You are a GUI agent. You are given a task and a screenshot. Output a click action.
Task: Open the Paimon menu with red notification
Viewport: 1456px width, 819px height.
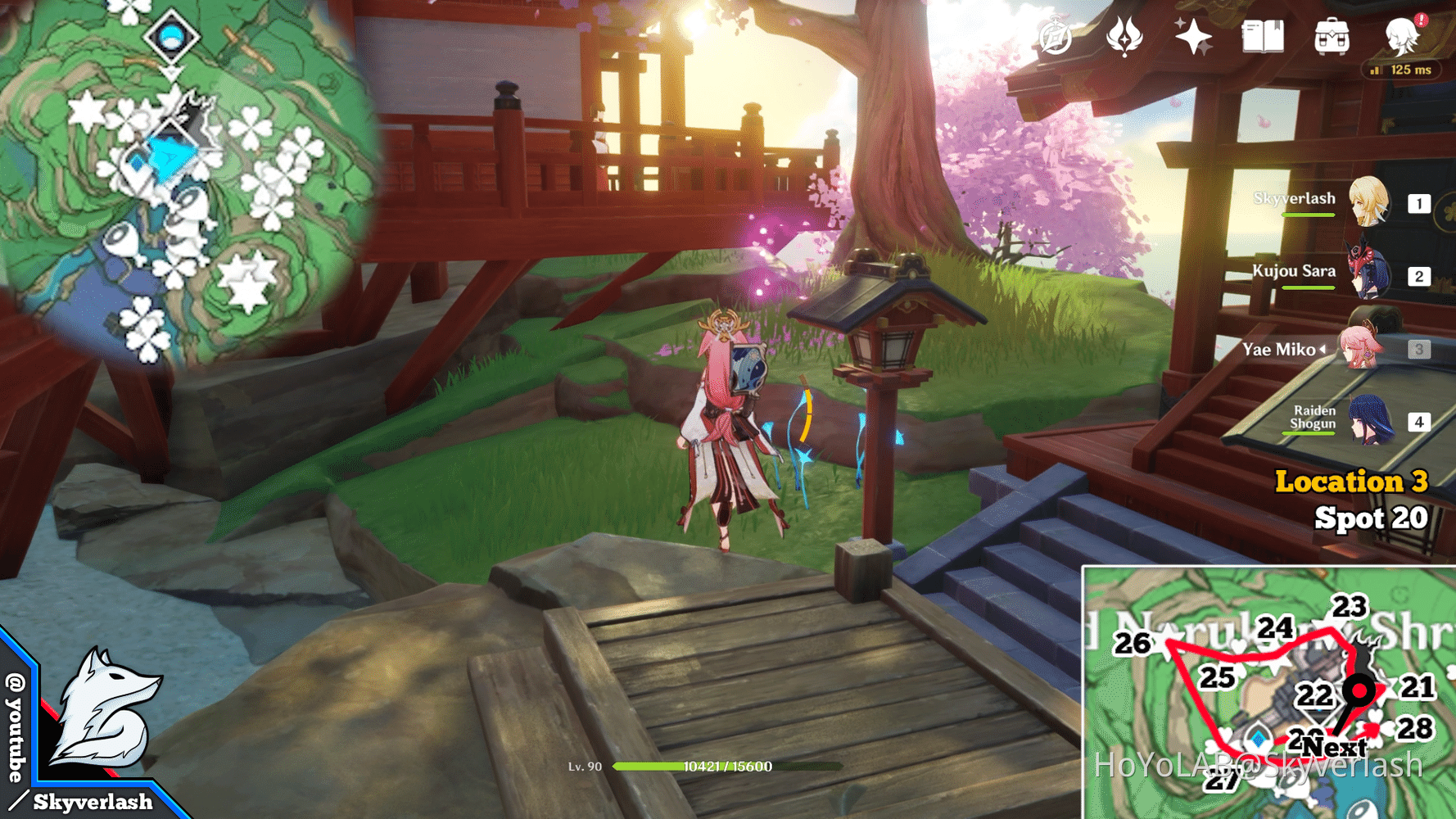coord(1402,38)
